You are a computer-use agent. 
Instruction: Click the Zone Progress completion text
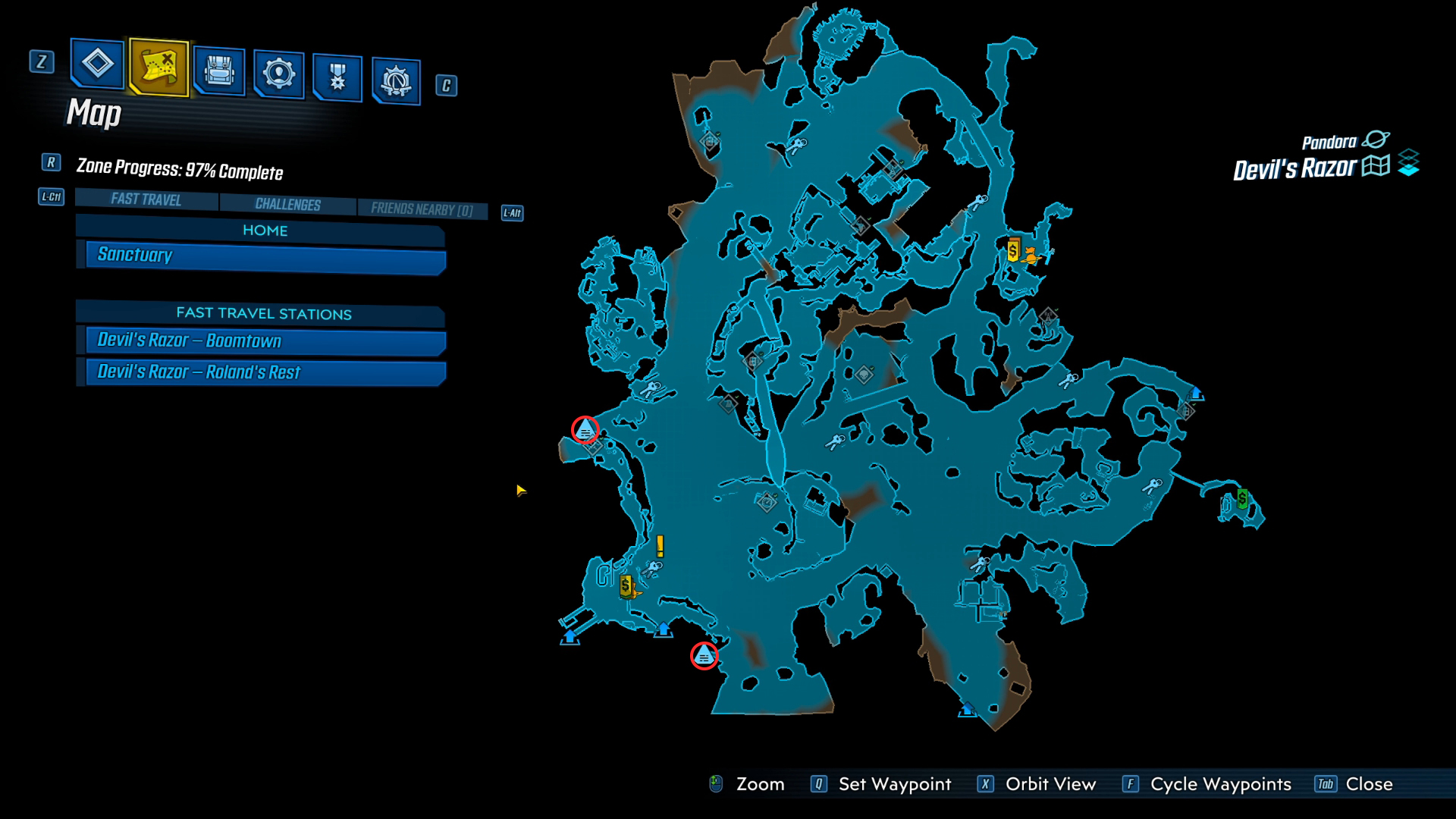pos(178,172)
